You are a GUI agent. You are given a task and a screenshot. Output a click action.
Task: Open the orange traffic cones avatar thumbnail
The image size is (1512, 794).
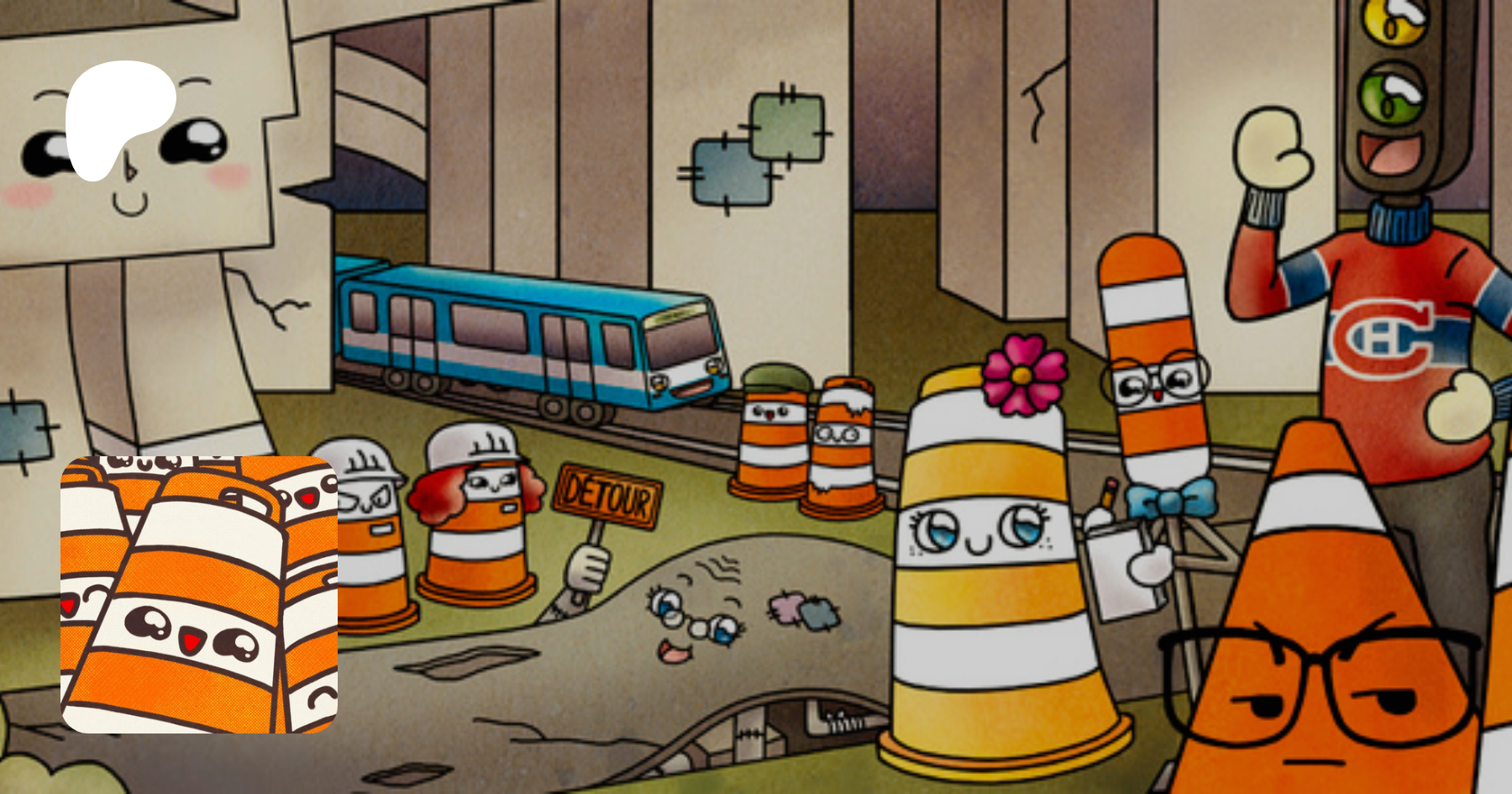[x=199, y=594]
